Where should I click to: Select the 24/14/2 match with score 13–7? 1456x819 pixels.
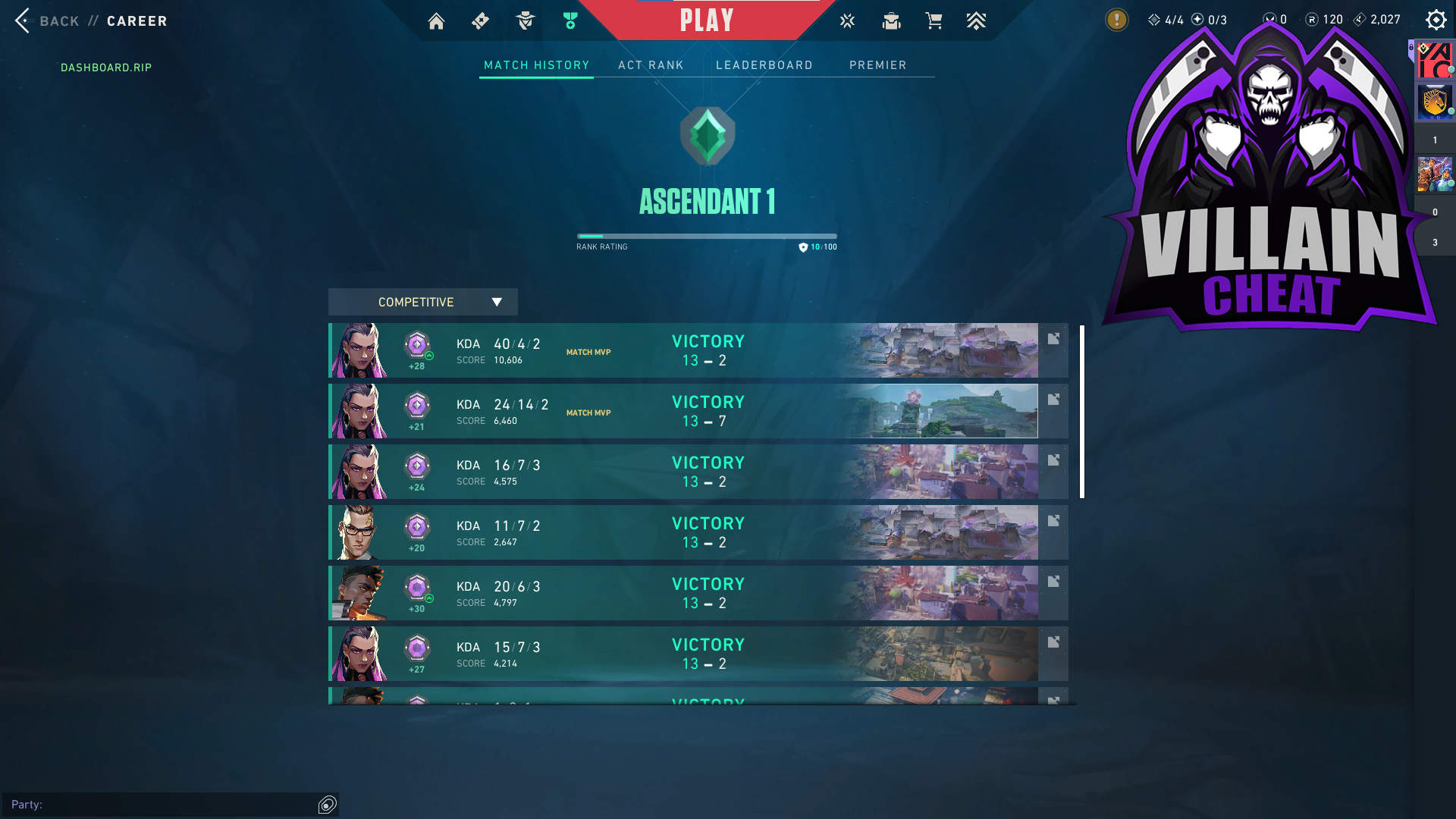682,411
